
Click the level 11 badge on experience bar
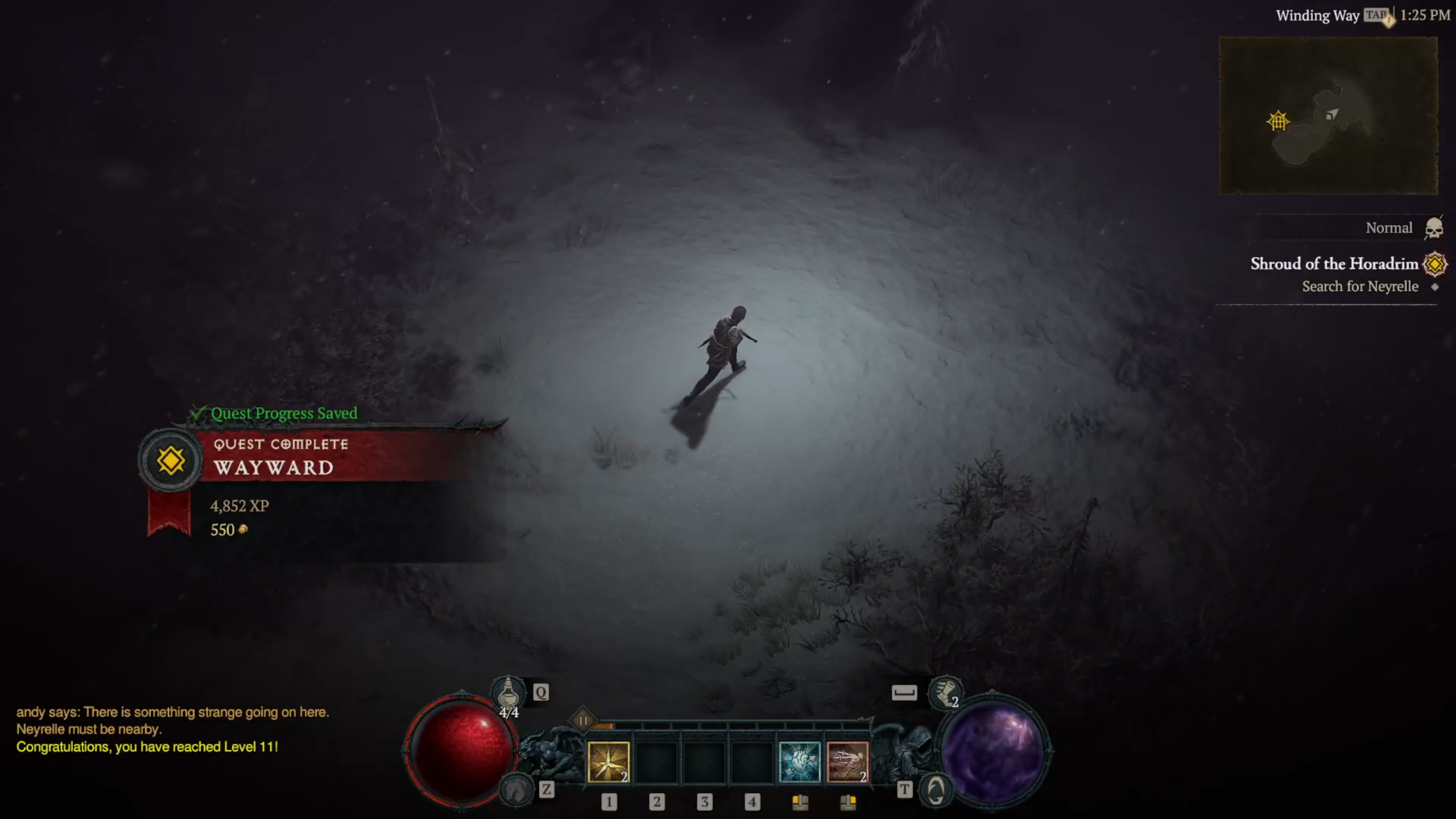583,721
